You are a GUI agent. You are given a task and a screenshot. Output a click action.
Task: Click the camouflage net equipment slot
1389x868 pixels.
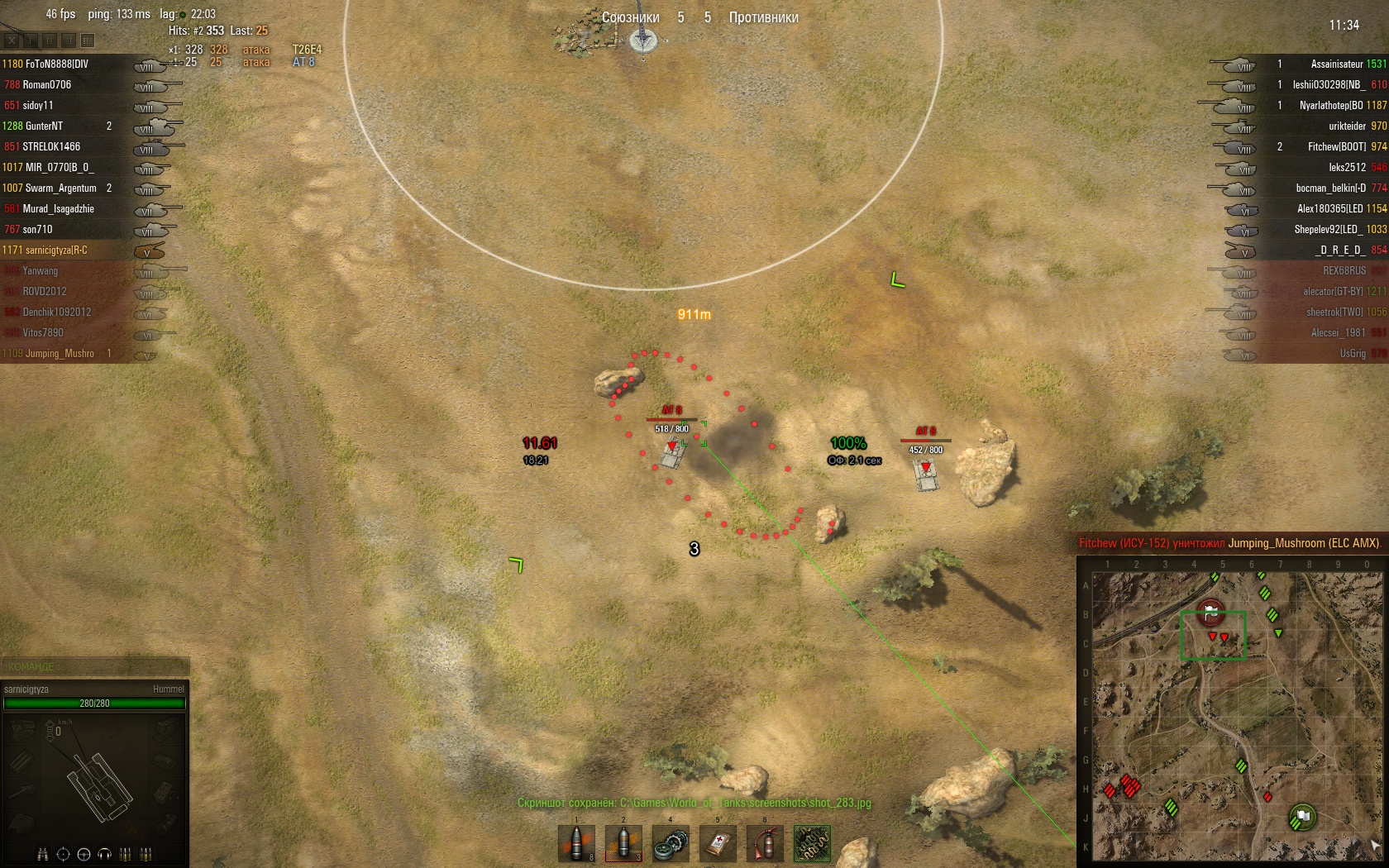[x=812, y=843]
